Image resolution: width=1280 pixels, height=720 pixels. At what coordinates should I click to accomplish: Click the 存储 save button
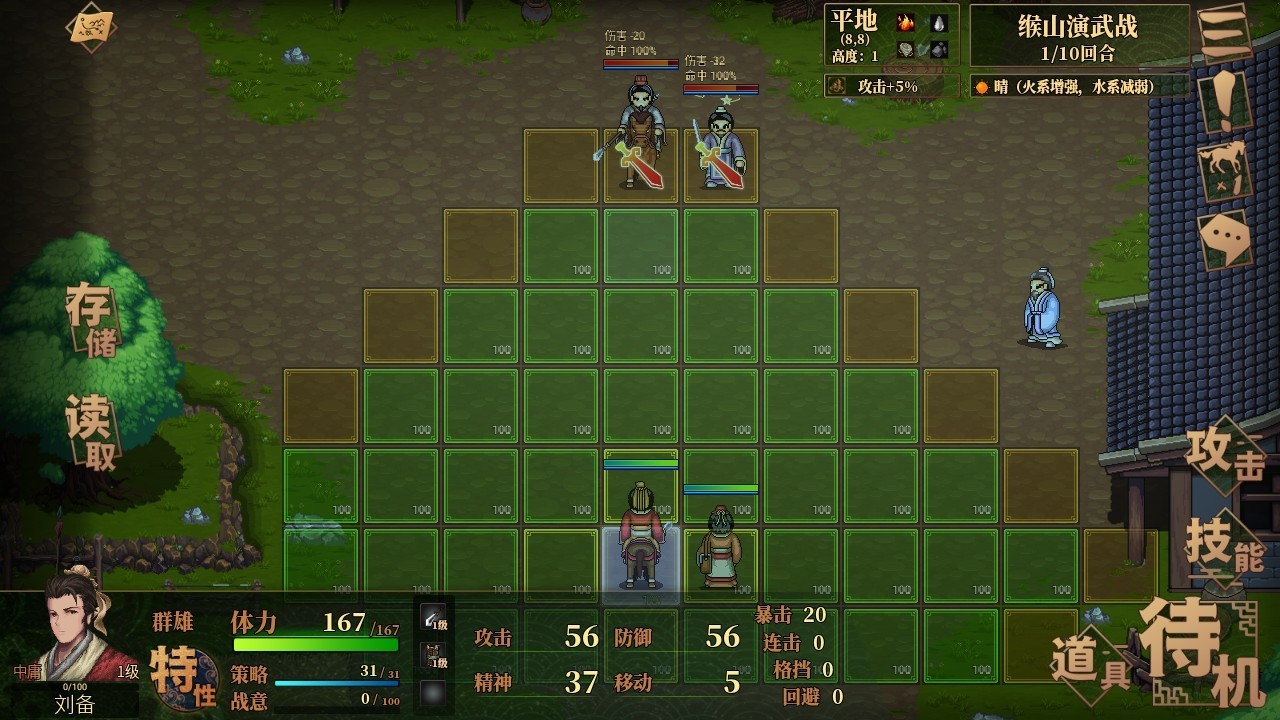(x=91, y=318)
